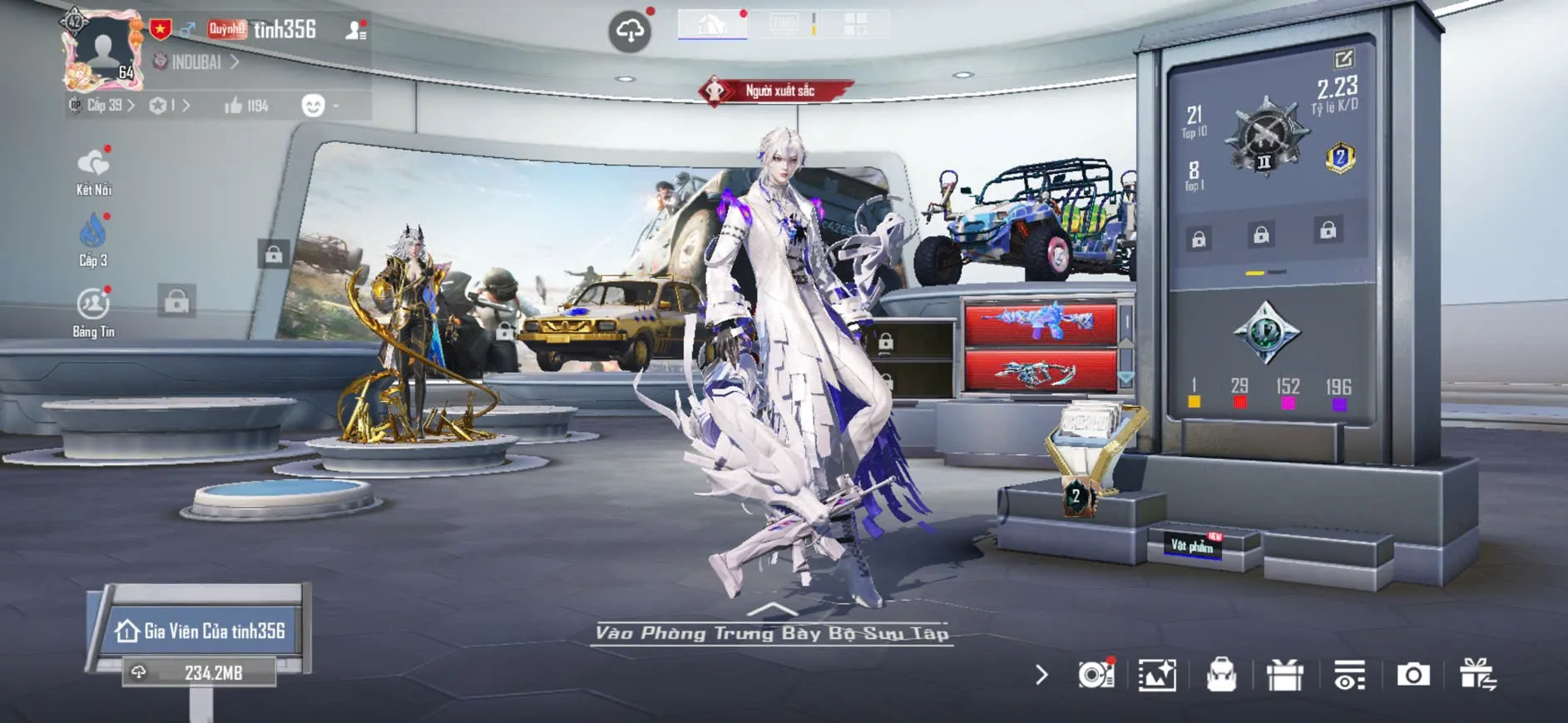1568x723 pixels.
Task: Take a screenshot with the camera icon
Action: (x=1412, y=675)
